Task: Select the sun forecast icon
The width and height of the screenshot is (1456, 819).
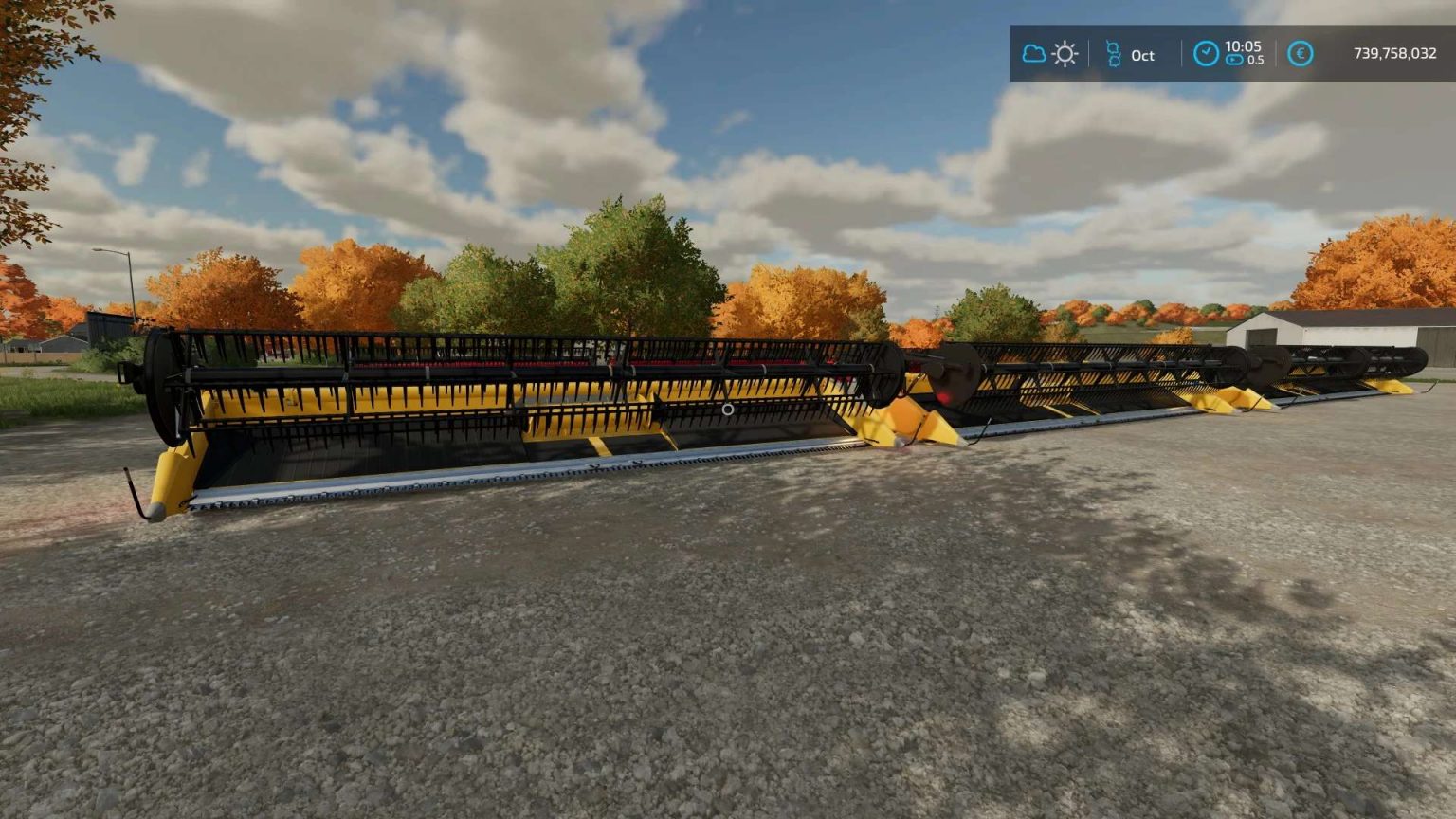Action: pyautogui.click(x=1065, y=54)
